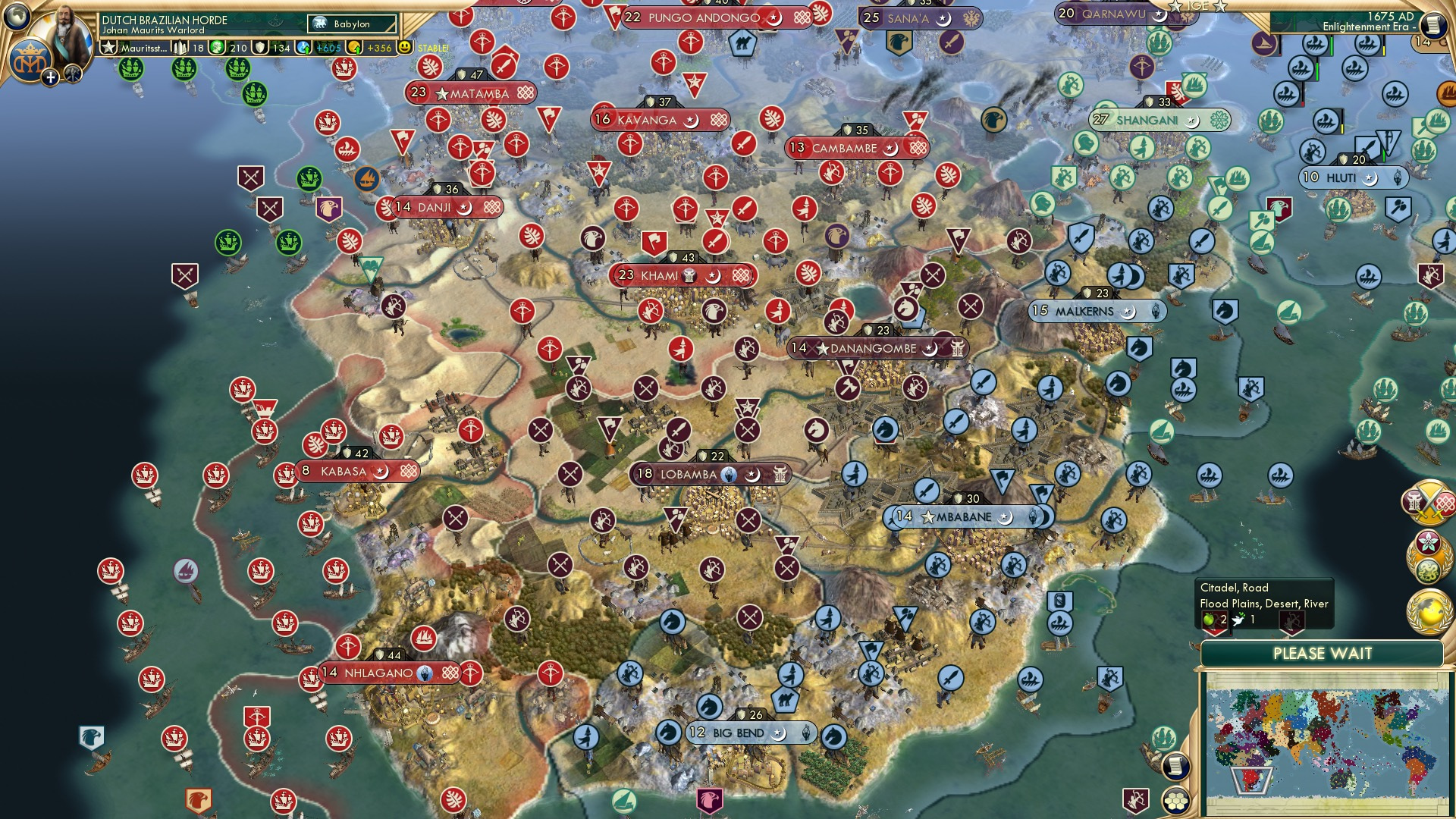Click the globe icon beside the leader portrait
This screenshot has width=1456, height=819.
coord(17,15)
